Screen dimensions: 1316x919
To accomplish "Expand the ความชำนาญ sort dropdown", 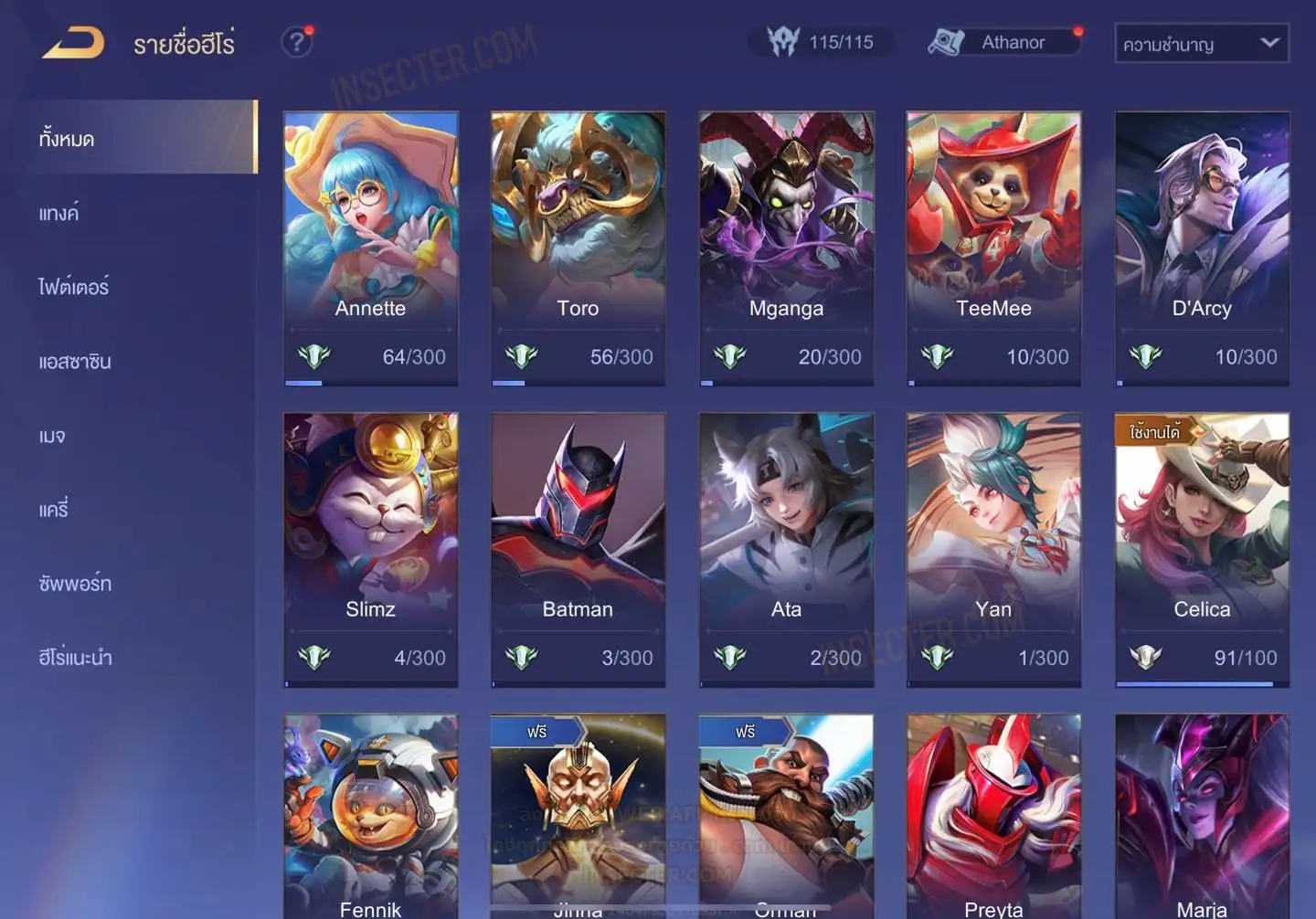I will pyautogui.click(x=1201, y=43).
